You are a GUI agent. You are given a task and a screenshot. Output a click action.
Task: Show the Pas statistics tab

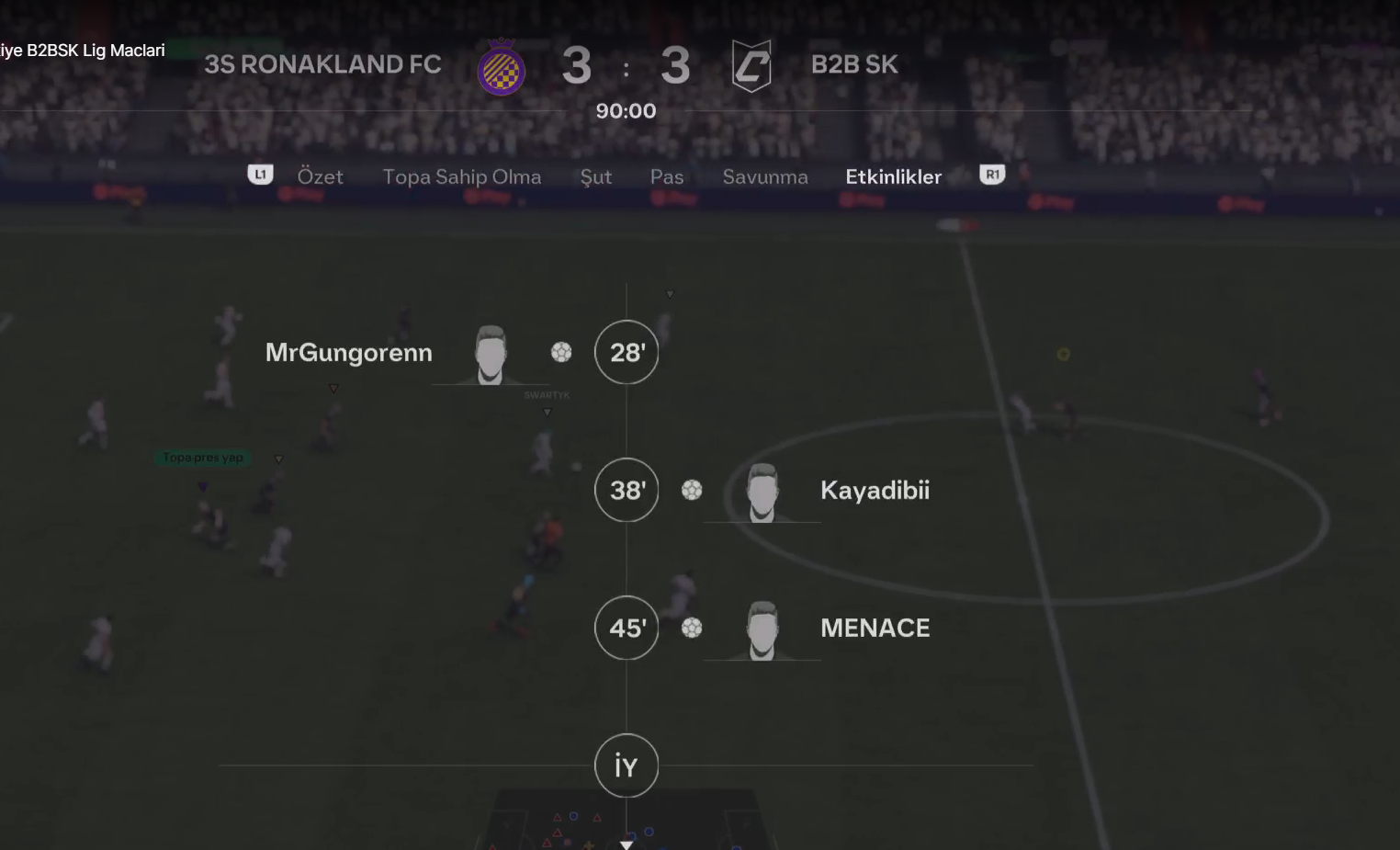click(x=667, y=176)
